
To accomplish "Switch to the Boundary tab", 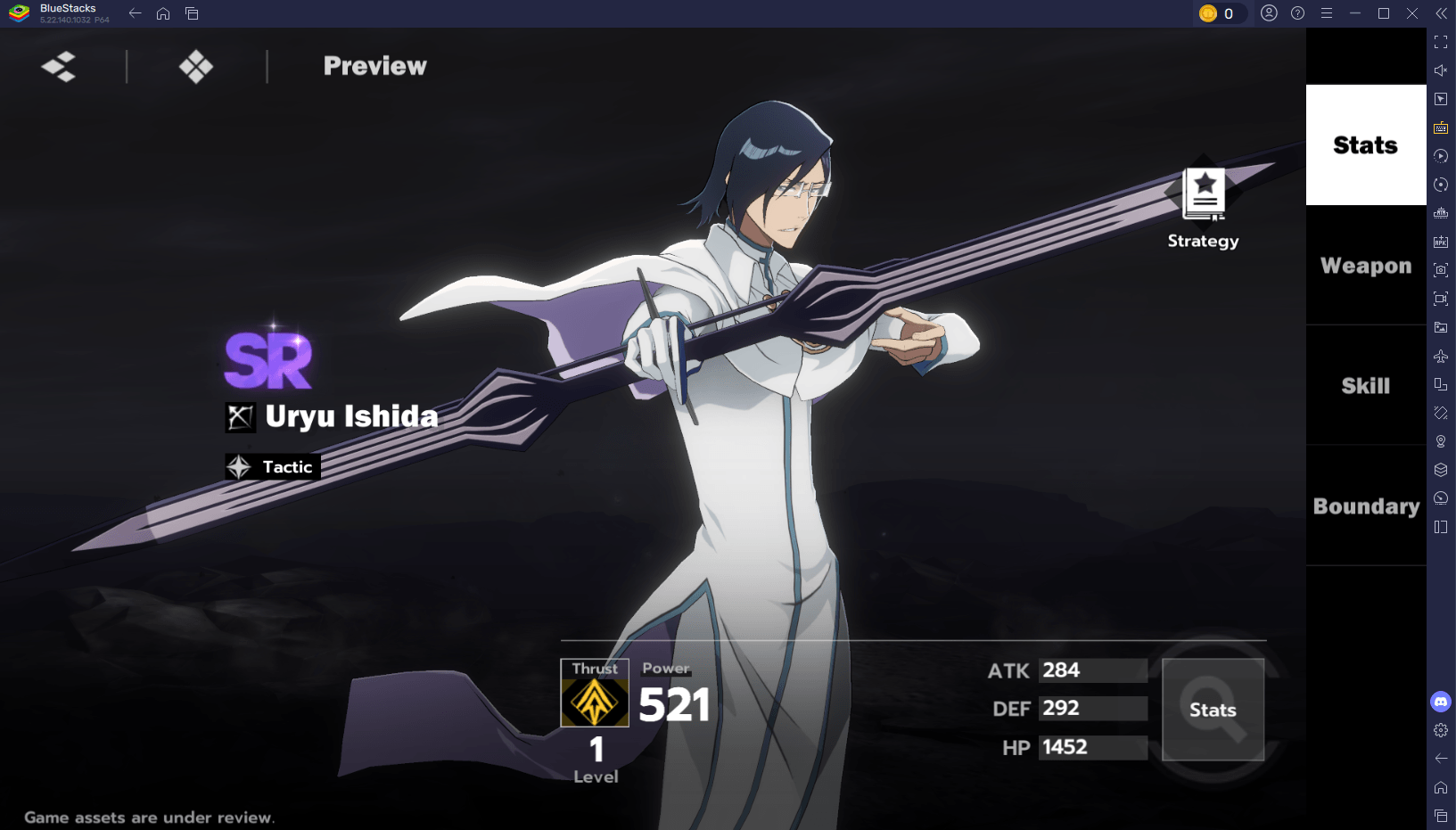I will point(1365,505).
